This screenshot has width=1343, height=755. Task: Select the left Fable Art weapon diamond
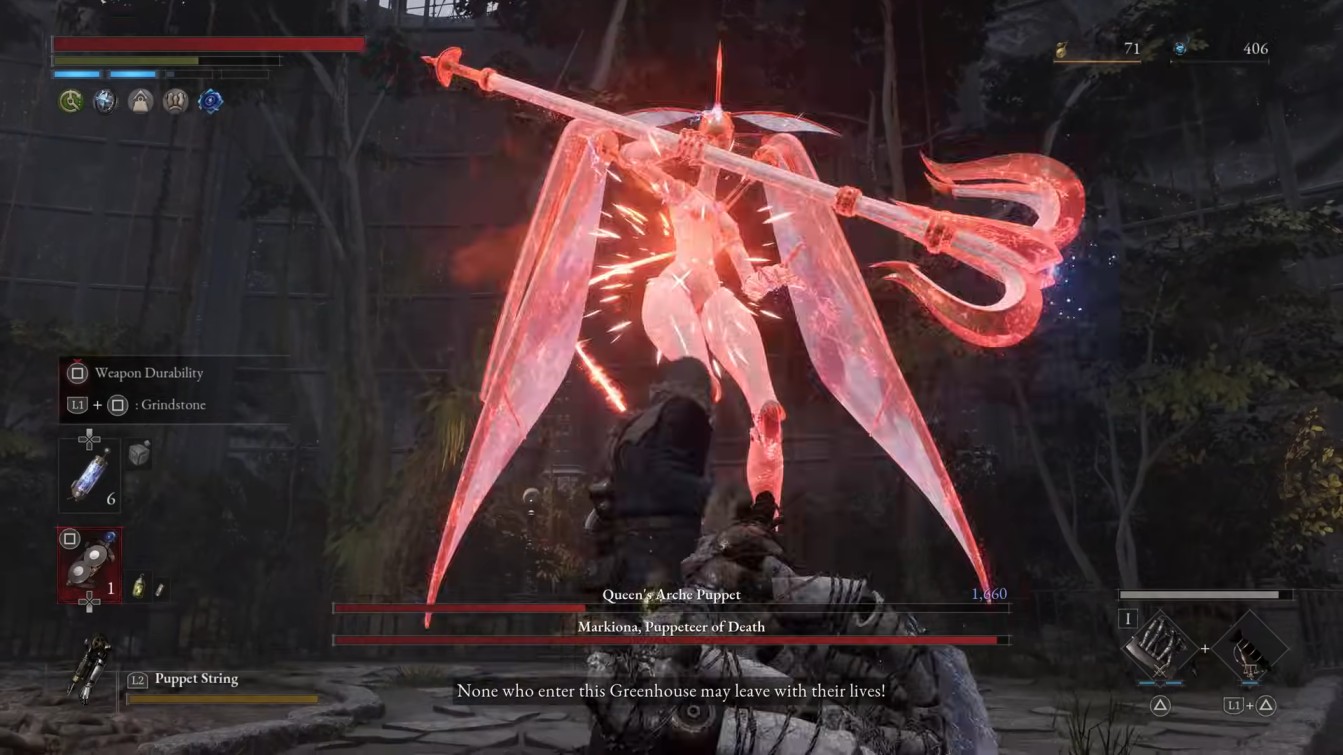pyautogui.click(x=1158, y=646)
